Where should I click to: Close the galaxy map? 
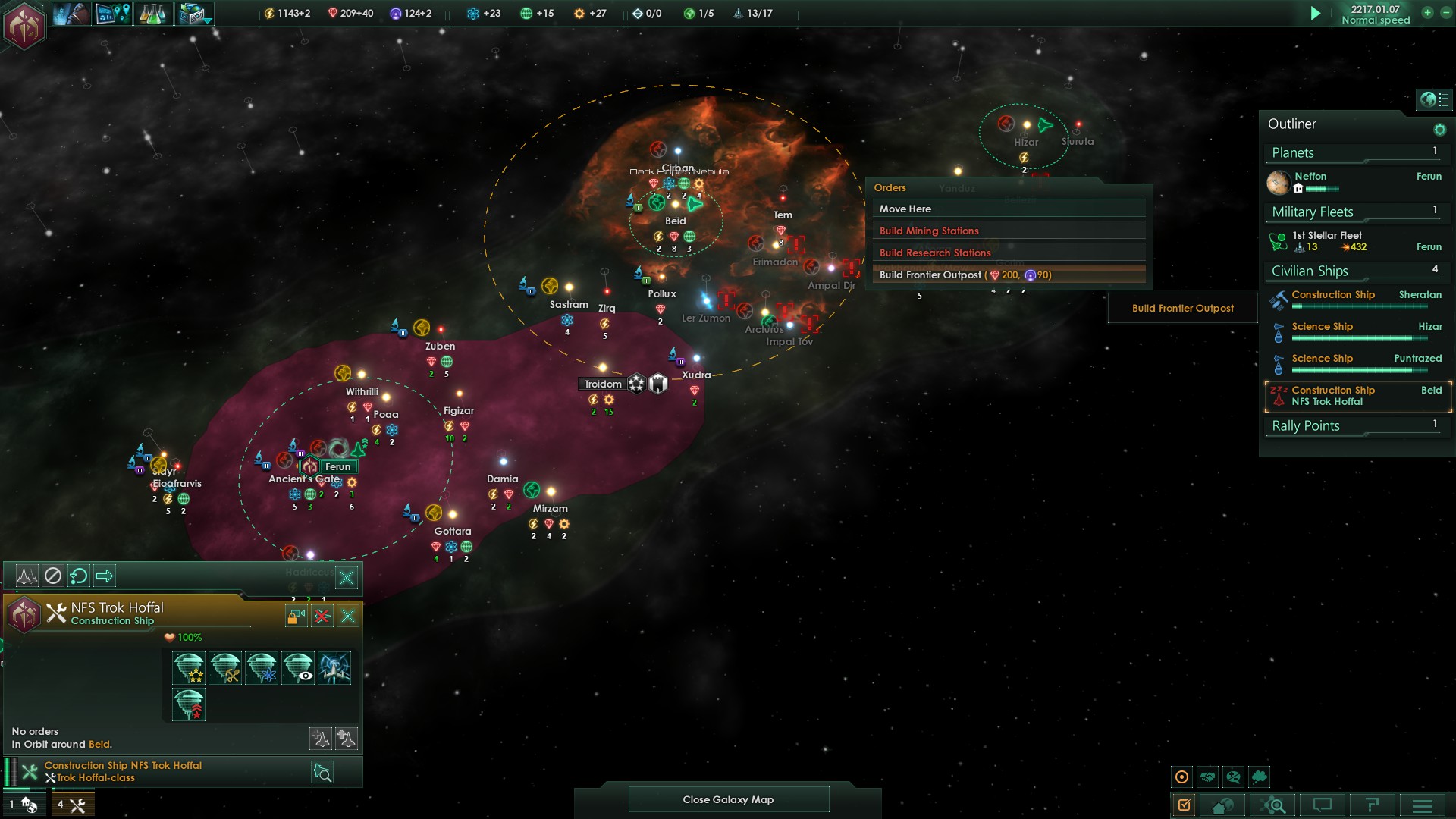(728, 799)
